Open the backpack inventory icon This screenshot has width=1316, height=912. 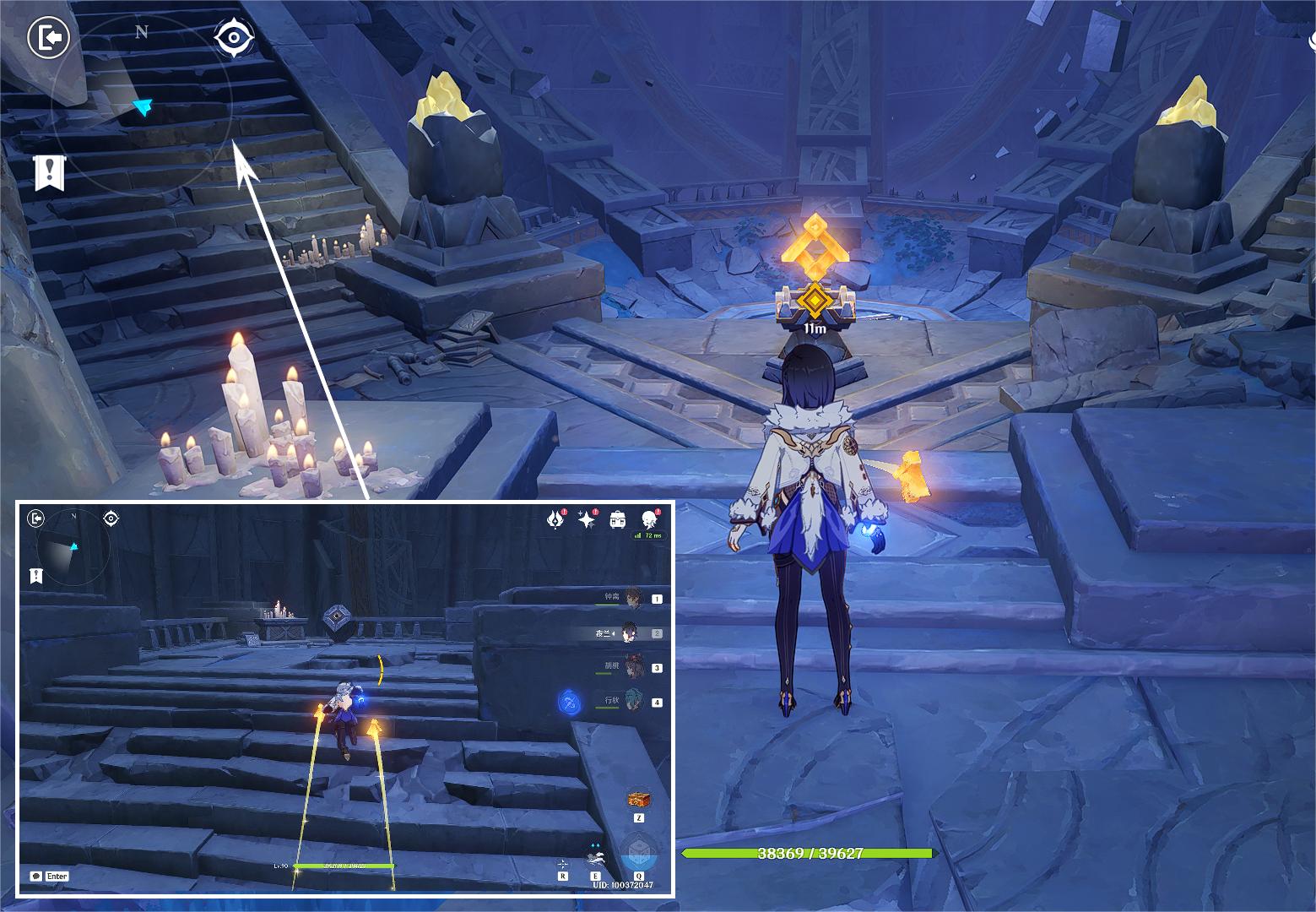click(618, 520)
